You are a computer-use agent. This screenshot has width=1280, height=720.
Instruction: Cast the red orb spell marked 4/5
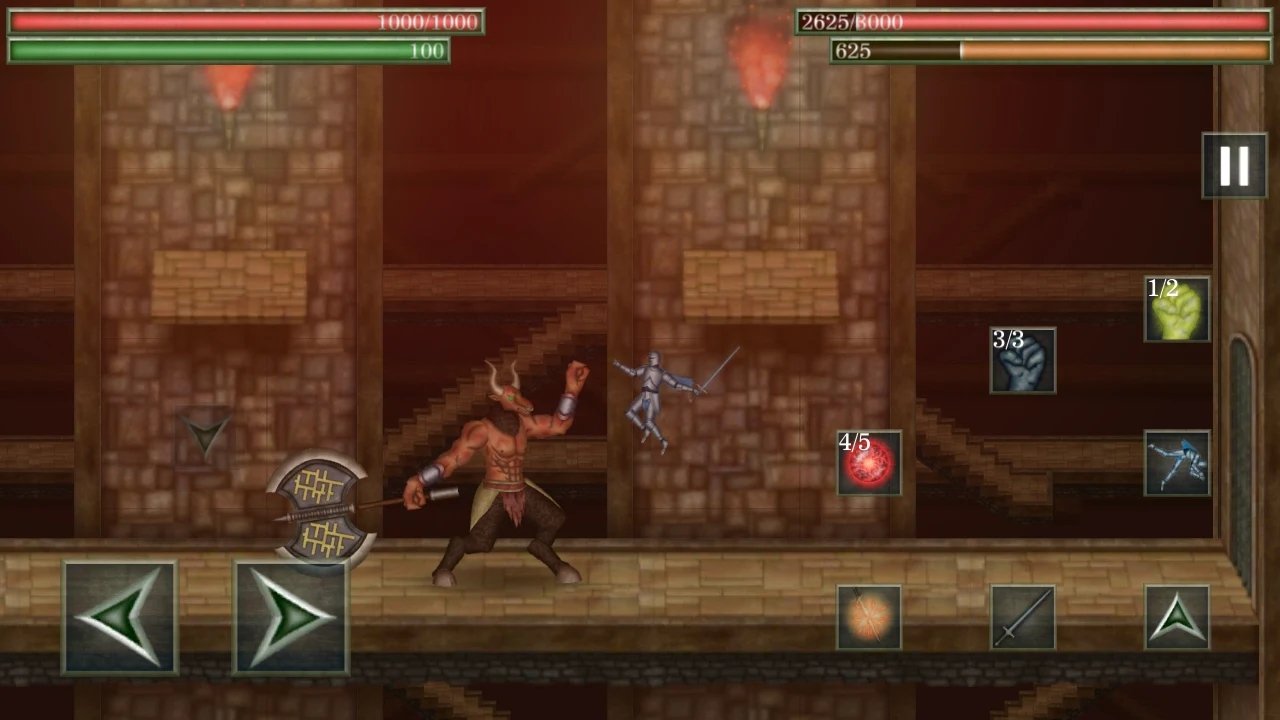tap(869, 465)
